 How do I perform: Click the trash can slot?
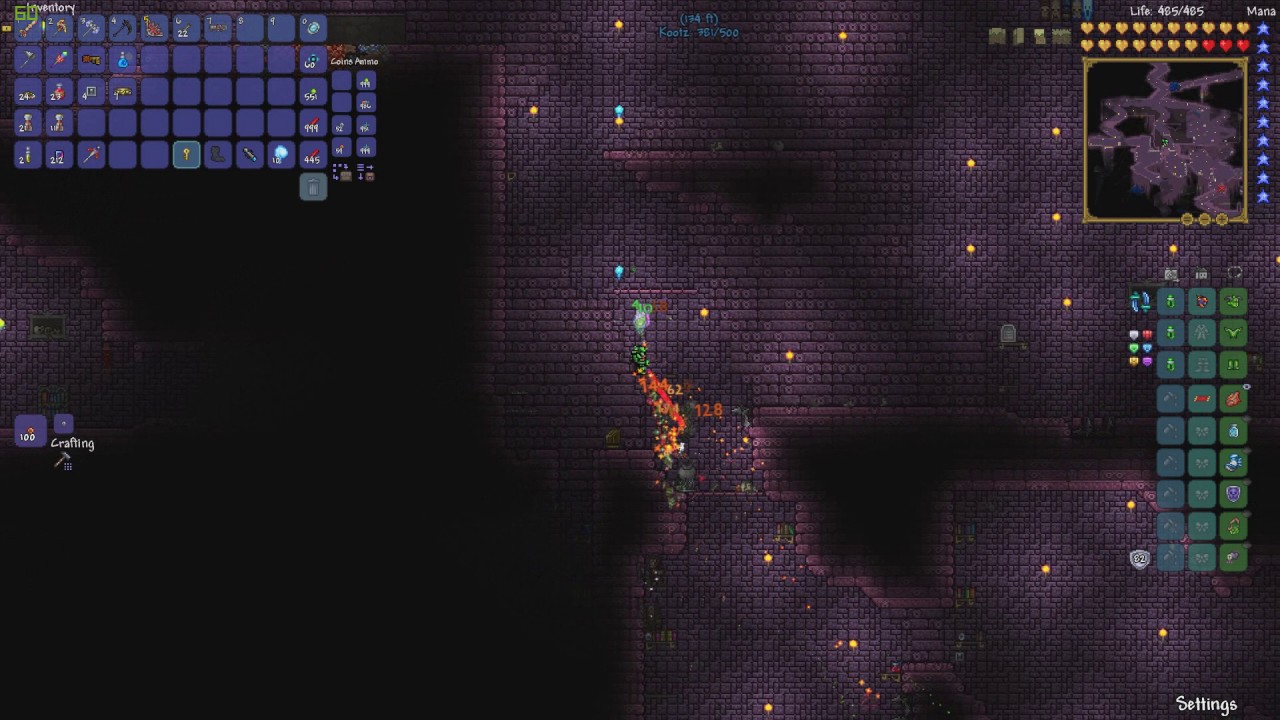313,187
